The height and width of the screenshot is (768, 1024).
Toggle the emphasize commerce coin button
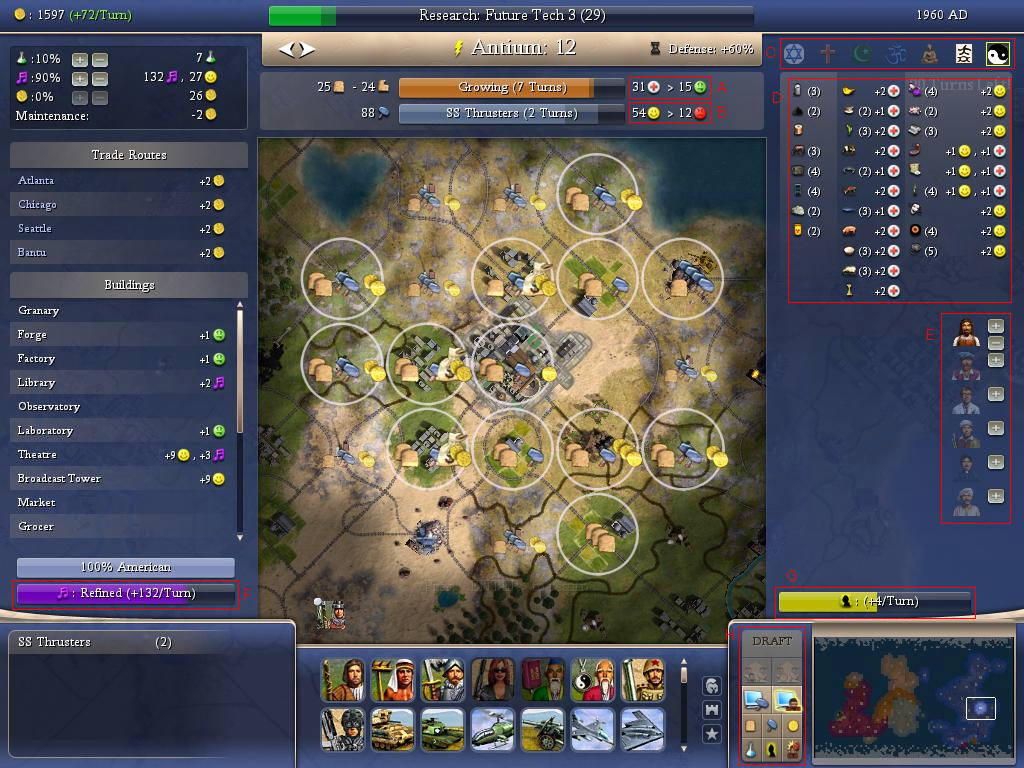click(x=794, y=724)
